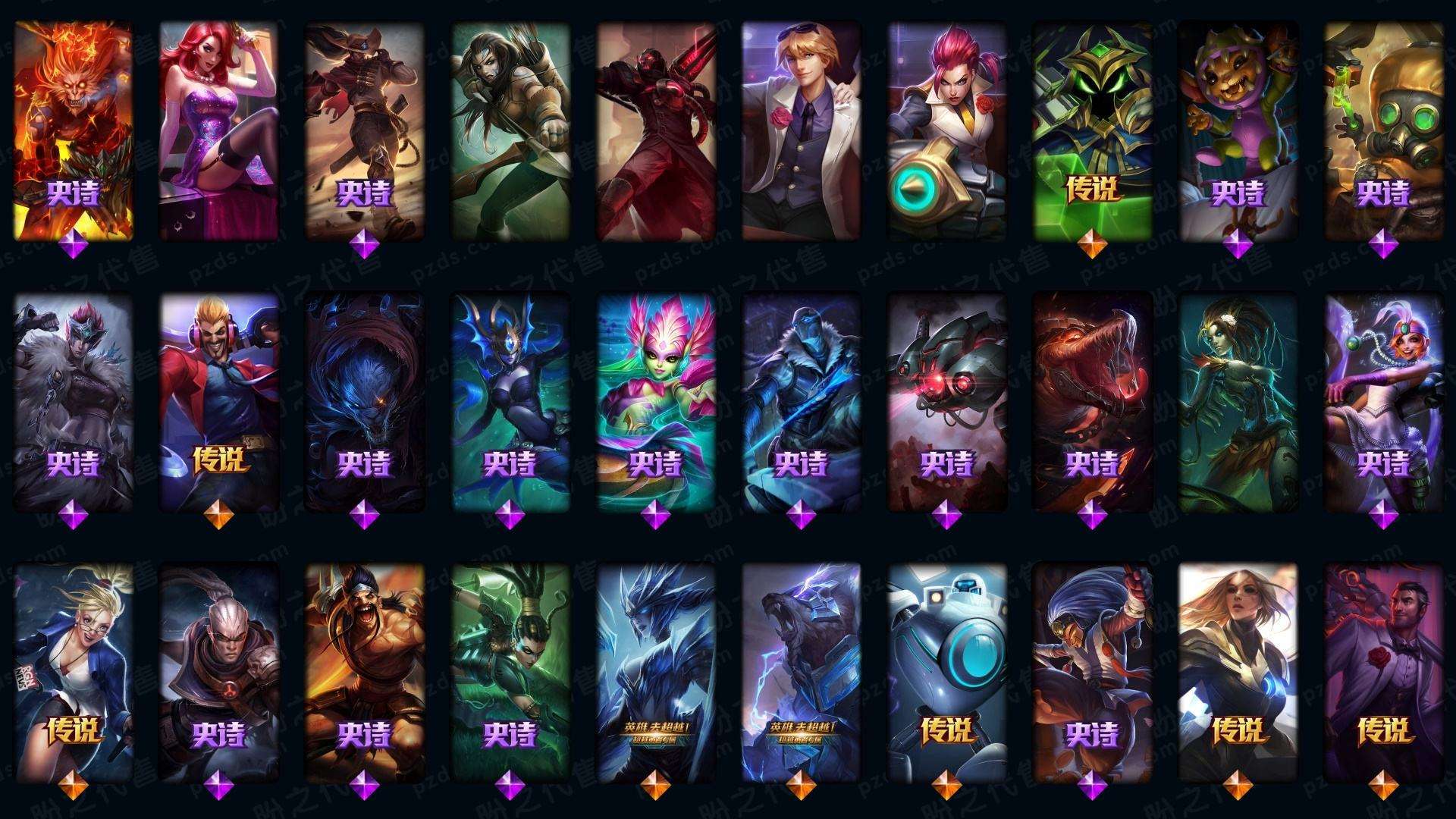Screen dimensions: 1456x819
Task: Select the blue ice-armored woman card
Action: point(655,672)
